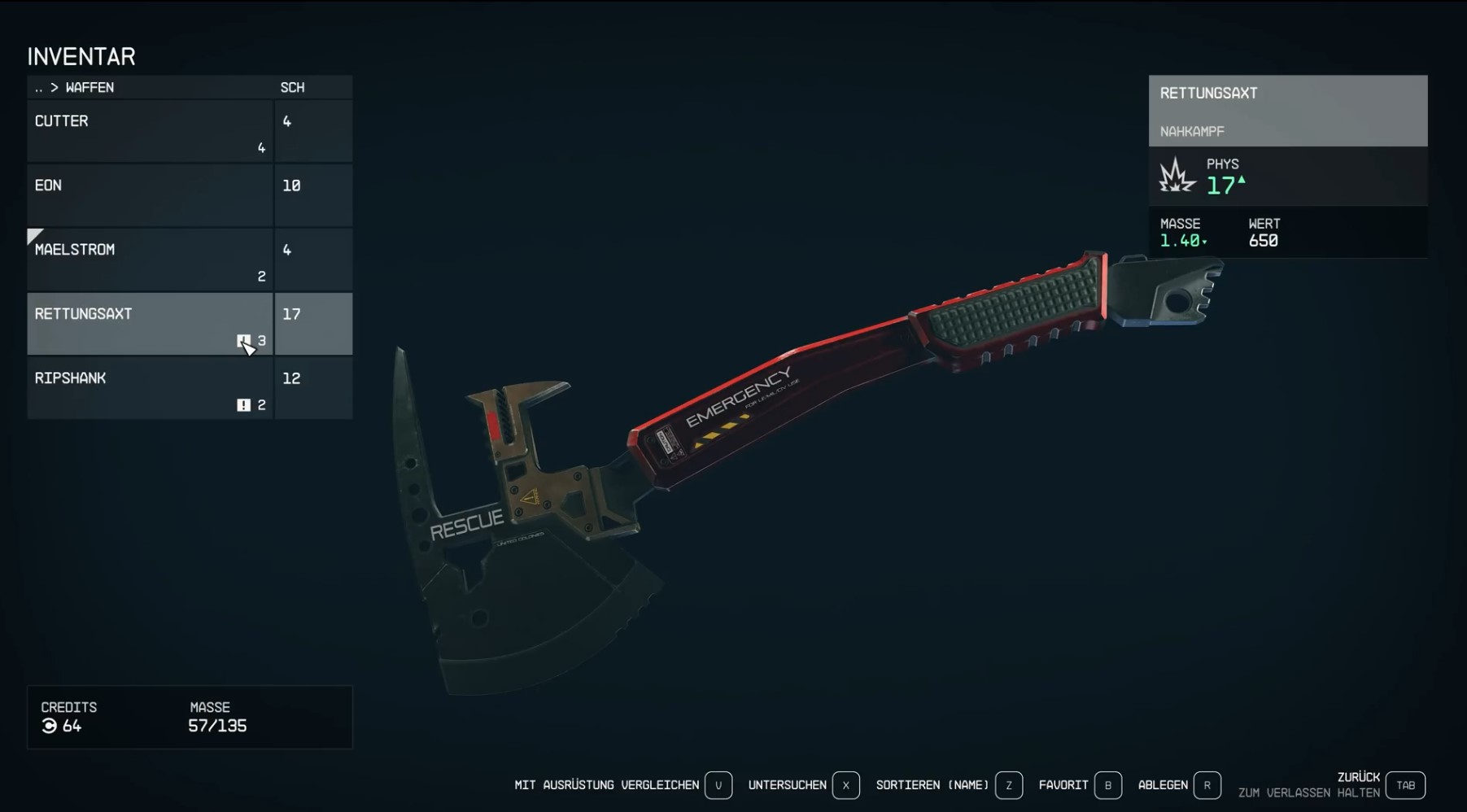
Task: Click the Rettungsaxt inventory entry
Action: (150, 324)
